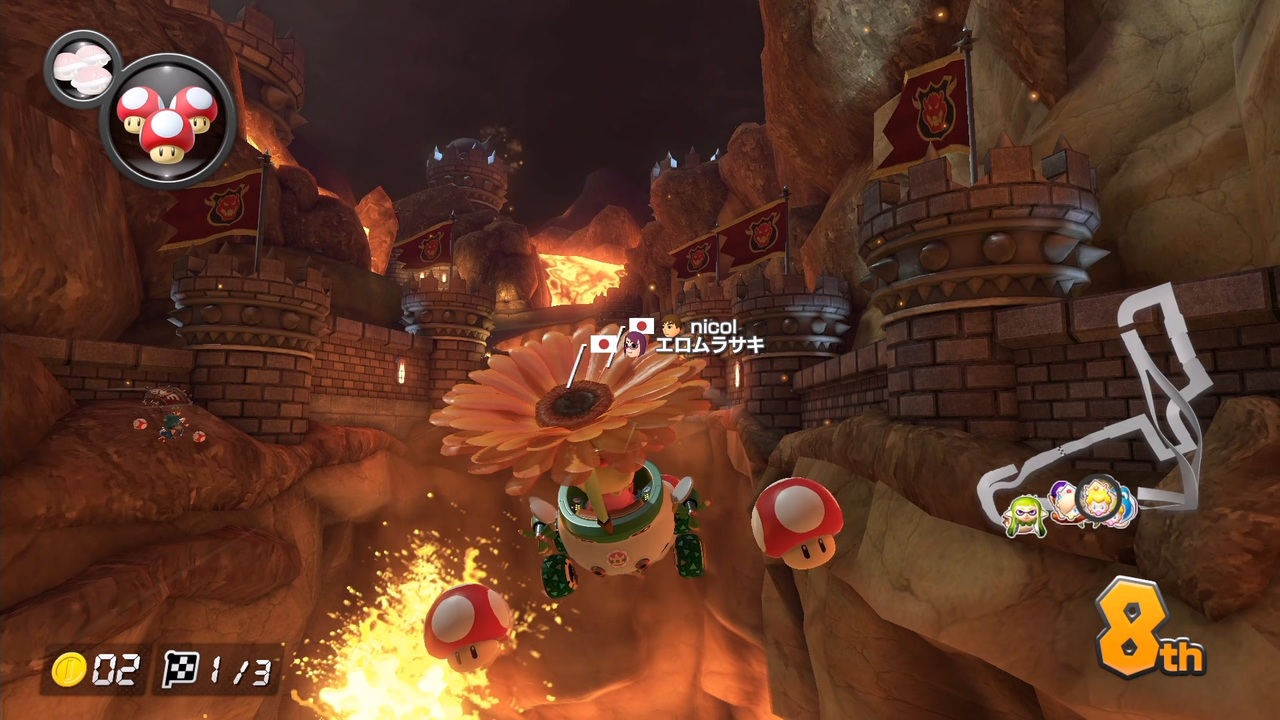Select the エロムラサキ player name tag

click(708, 346)
